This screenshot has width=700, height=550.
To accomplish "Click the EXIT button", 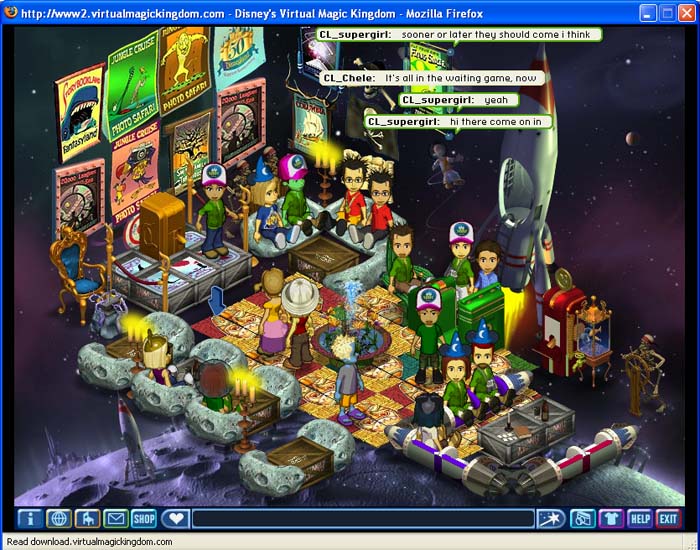I will point(668,518).
